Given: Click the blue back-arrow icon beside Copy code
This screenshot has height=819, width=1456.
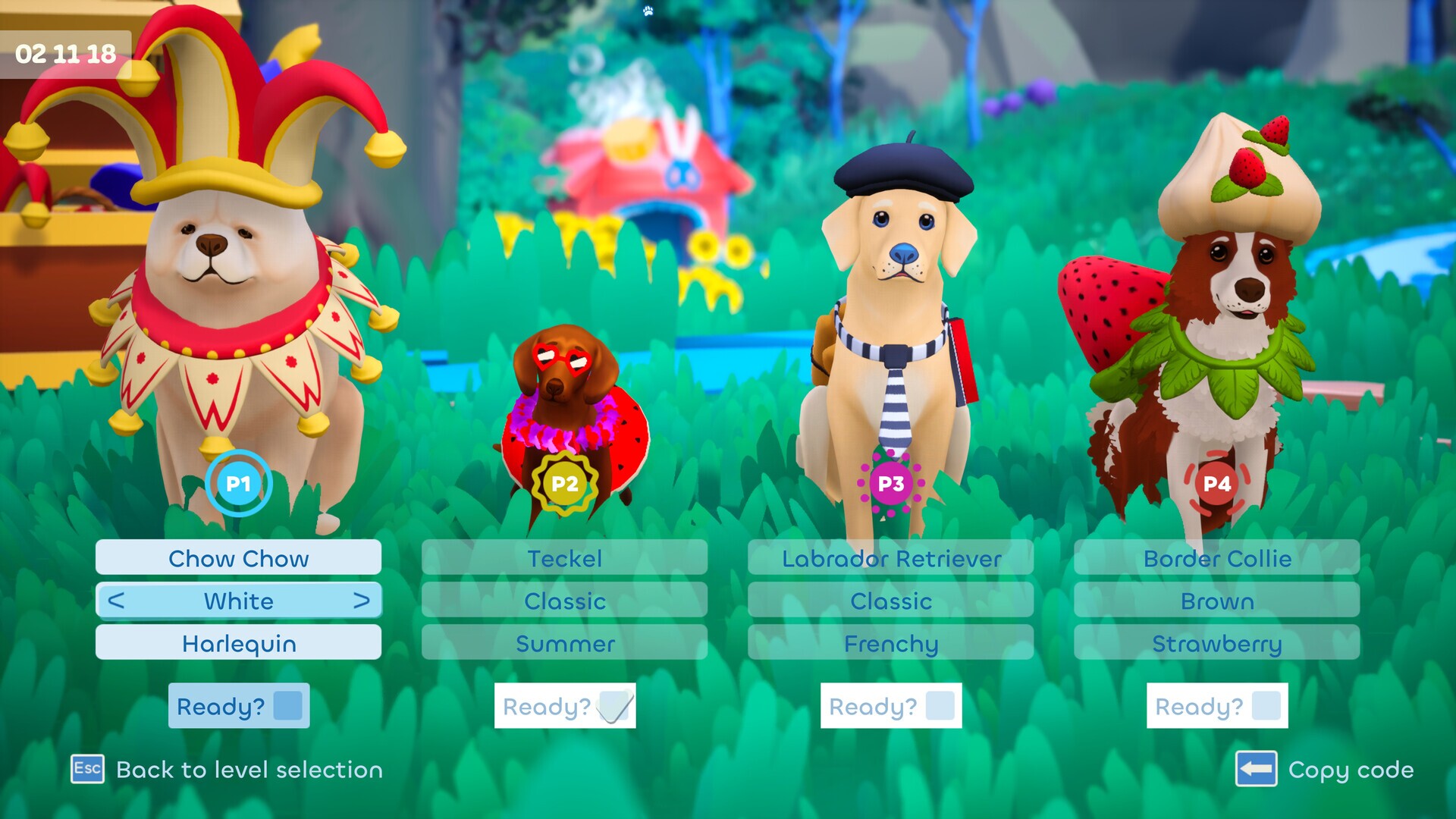Looking at the screenshot, I should [x=1255, y=770].
